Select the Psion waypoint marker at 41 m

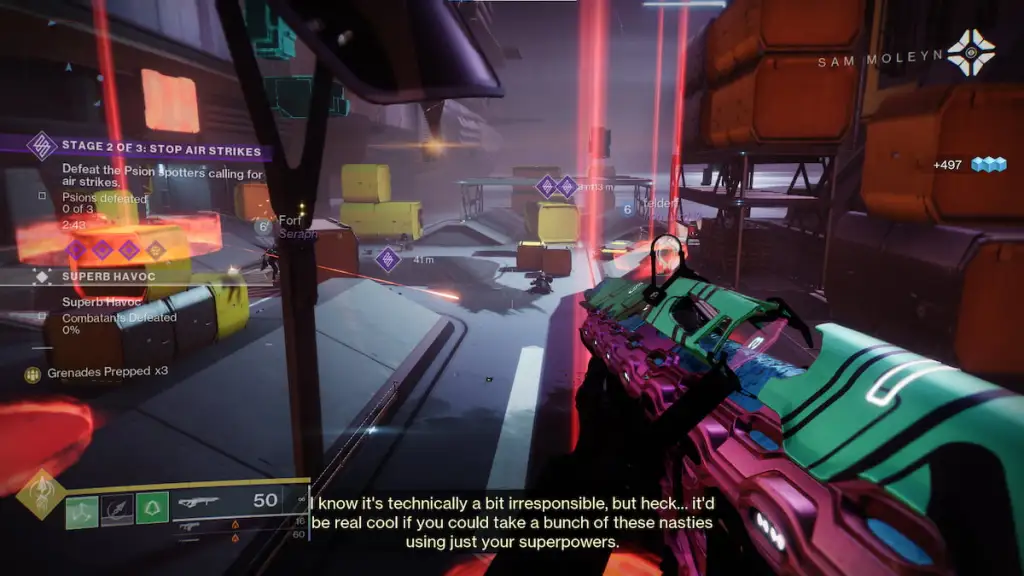point(388,260)
